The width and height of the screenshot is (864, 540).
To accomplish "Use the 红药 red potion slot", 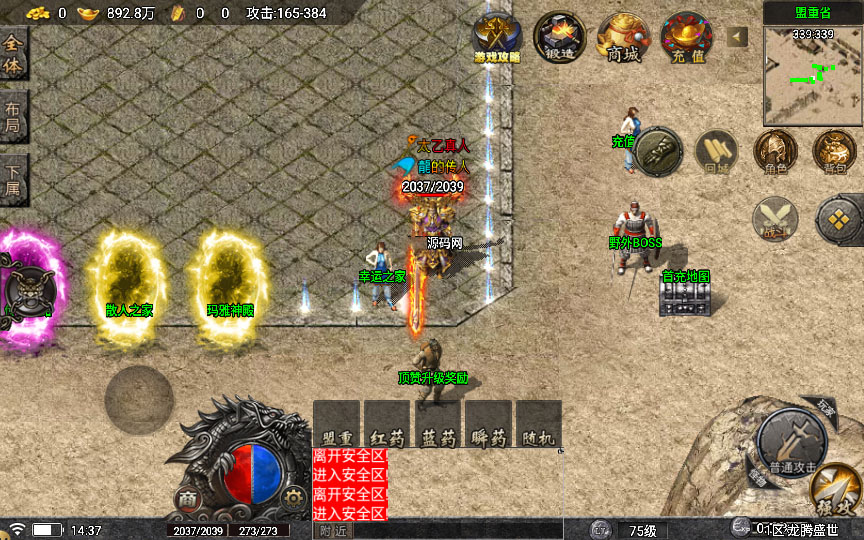I will [x=387, y=425].
